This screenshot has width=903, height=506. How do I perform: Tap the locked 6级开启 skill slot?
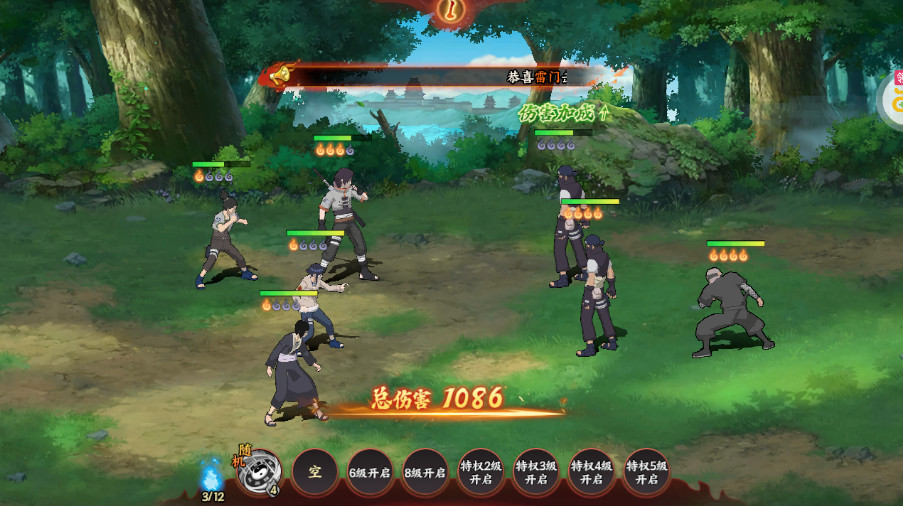(x=370, y=472)
